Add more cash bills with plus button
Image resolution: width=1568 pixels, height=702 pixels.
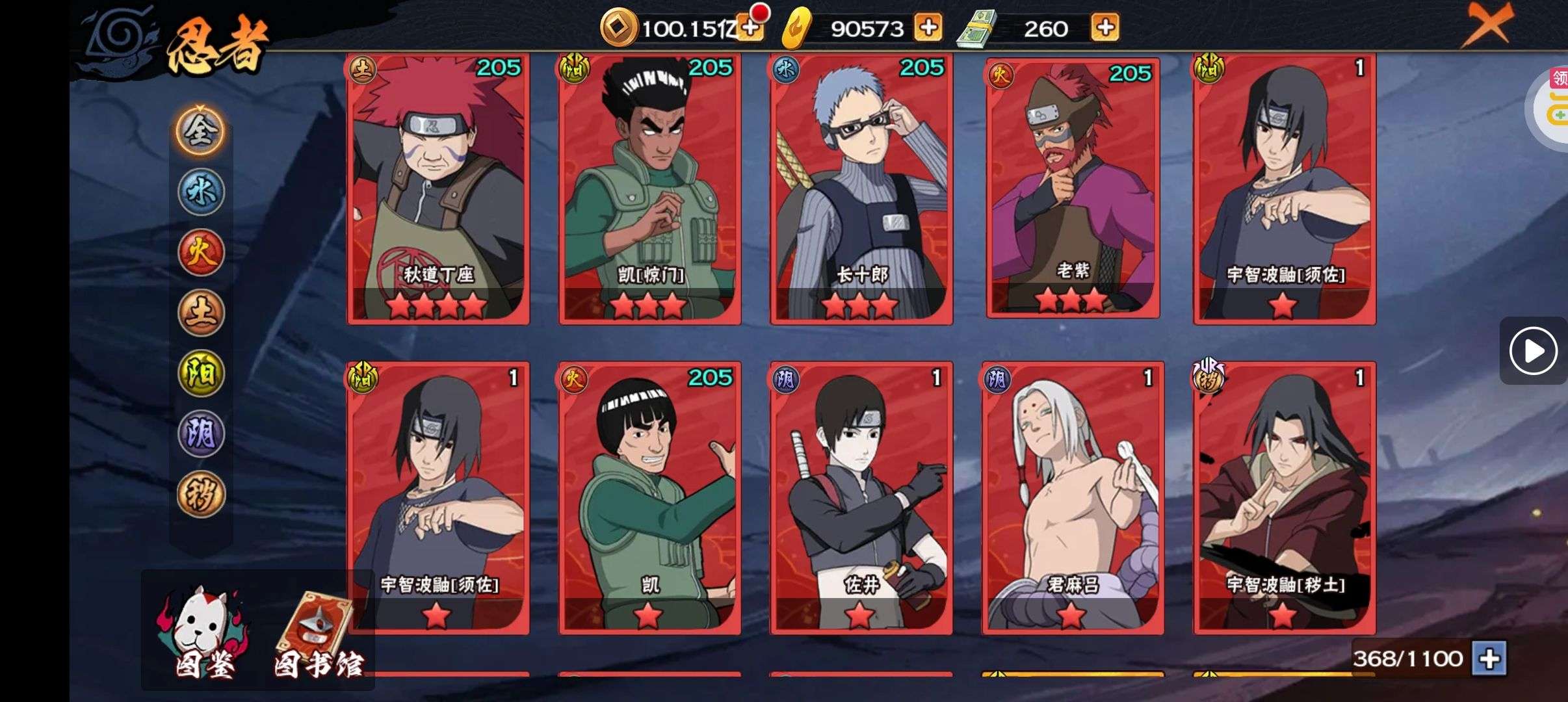(x=1105, y=28)
